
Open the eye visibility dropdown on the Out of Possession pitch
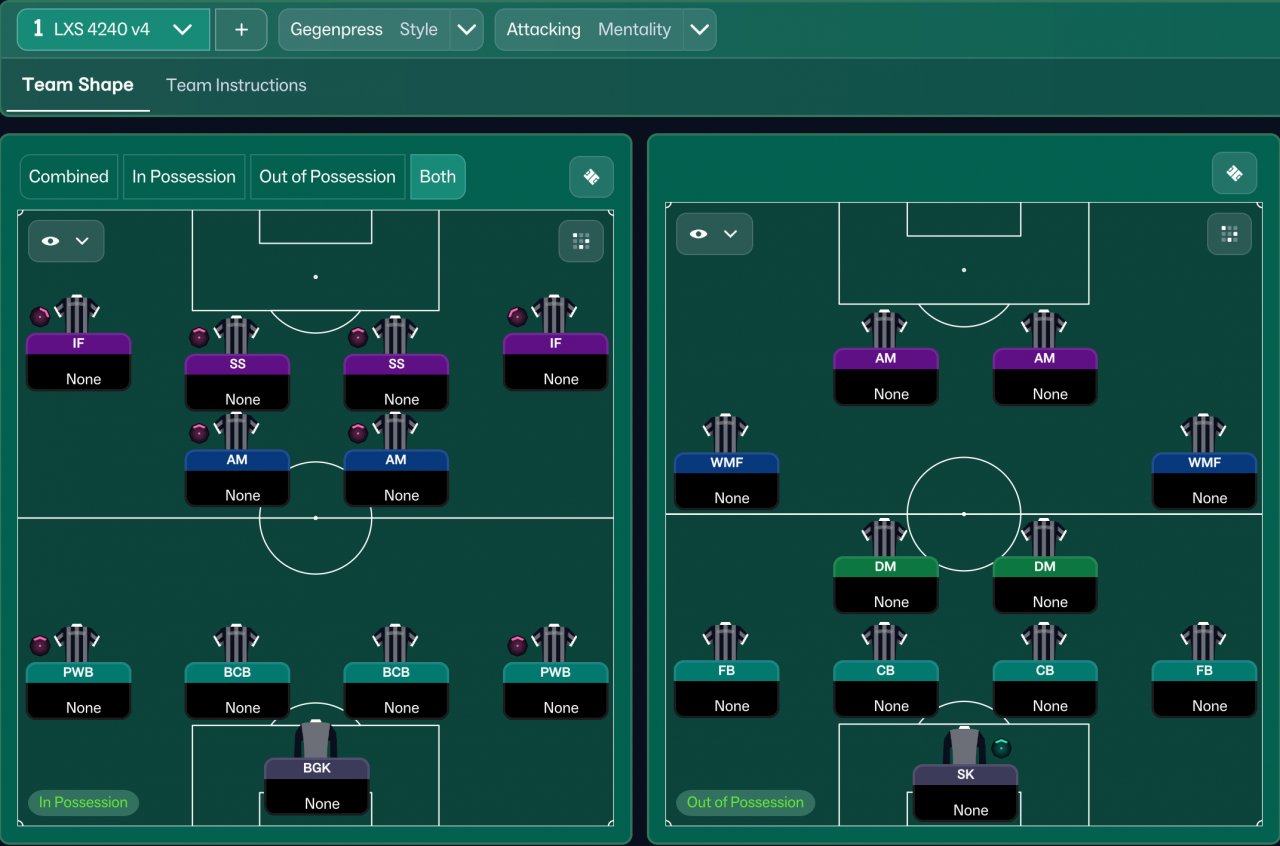(714, 234)
